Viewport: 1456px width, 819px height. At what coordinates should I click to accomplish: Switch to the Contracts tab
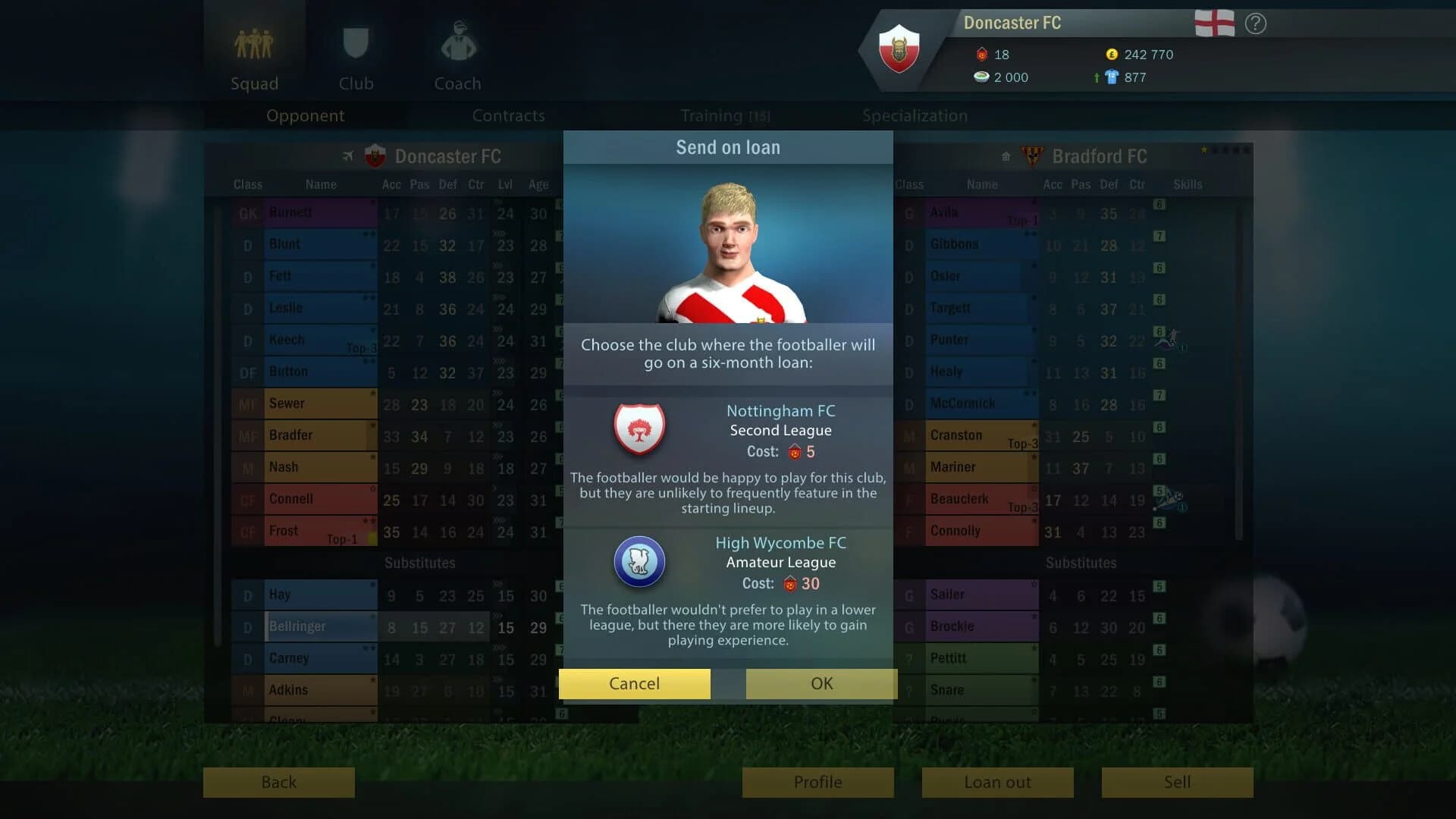pyautogui.click(x=508, y=115)
